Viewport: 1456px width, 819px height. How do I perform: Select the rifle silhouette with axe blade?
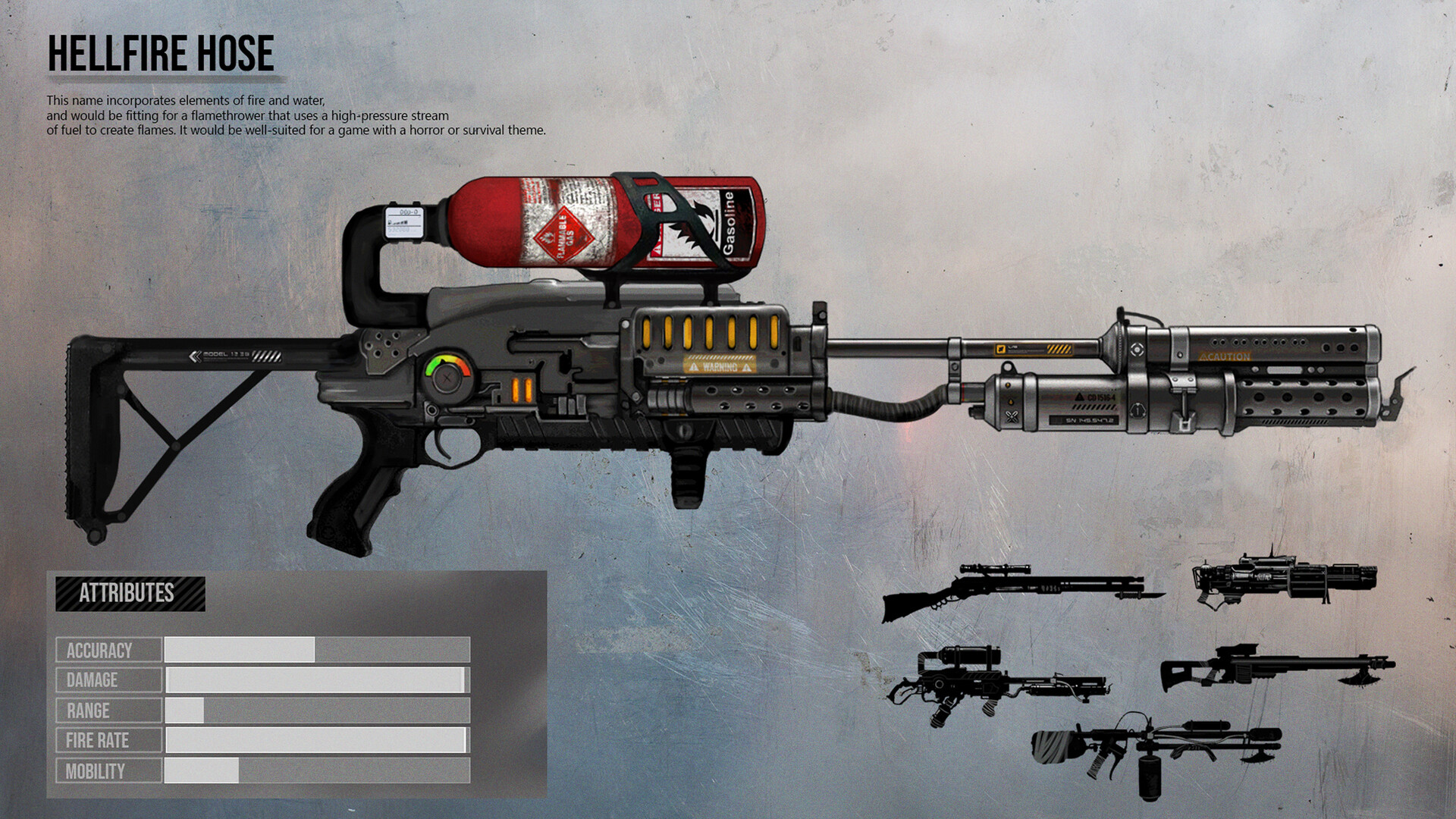point(1274,667)
